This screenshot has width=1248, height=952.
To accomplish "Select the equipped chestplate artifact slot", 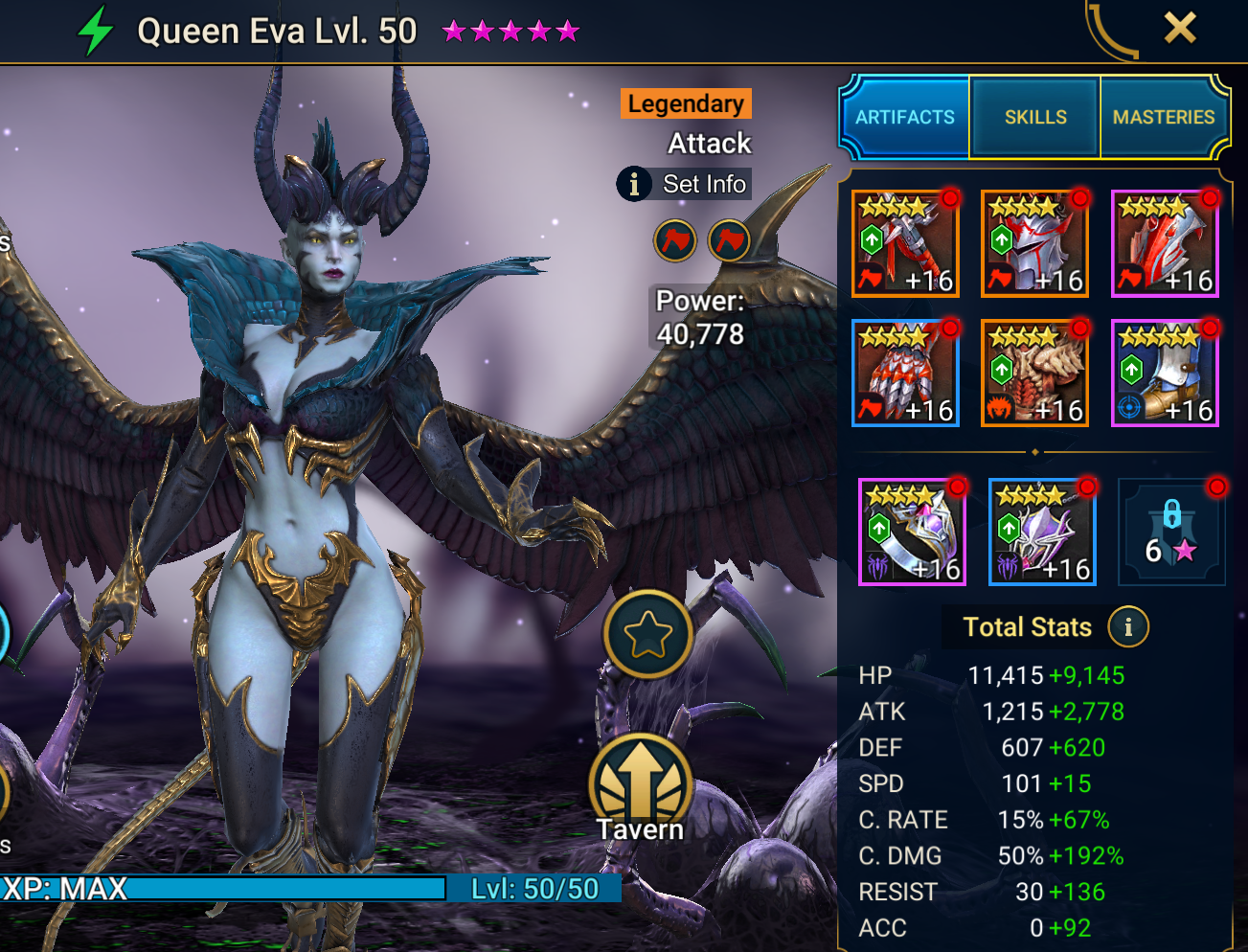I will coord(1034,374).
